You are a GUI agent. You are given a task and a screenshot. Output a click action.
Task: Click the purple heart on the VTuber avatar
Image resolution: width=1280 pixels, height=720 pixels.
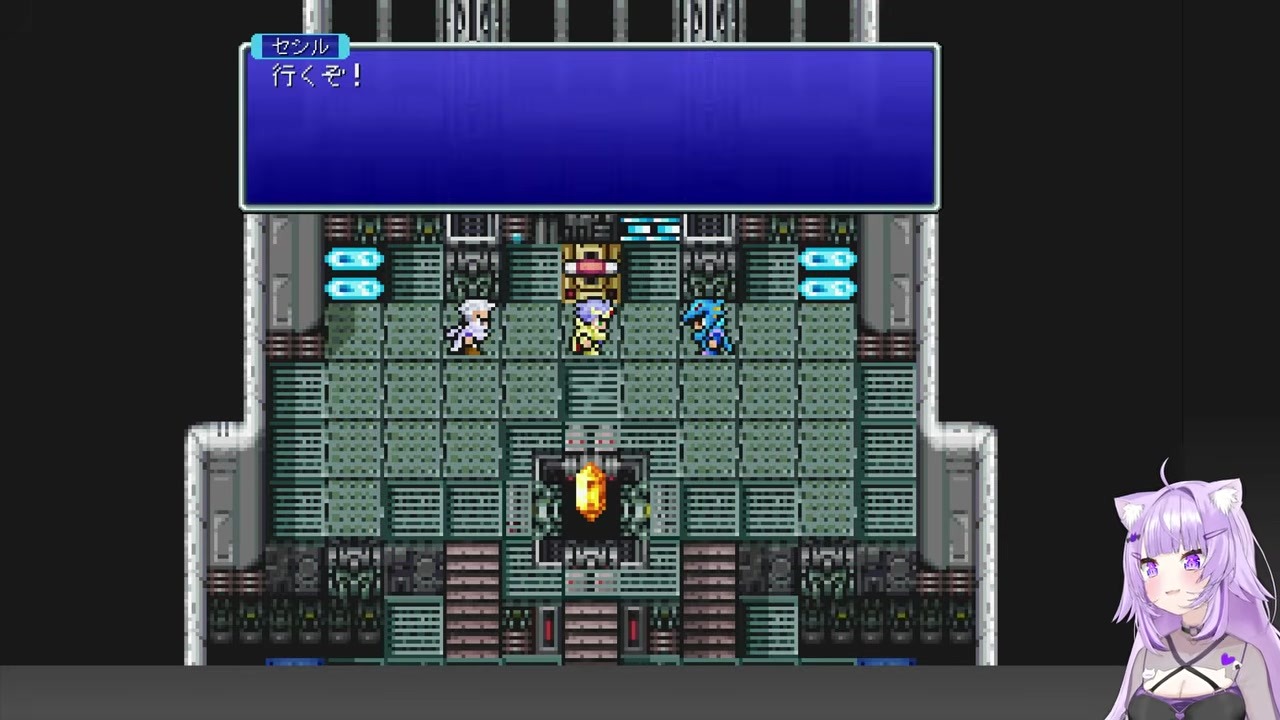coord(1226,656)
